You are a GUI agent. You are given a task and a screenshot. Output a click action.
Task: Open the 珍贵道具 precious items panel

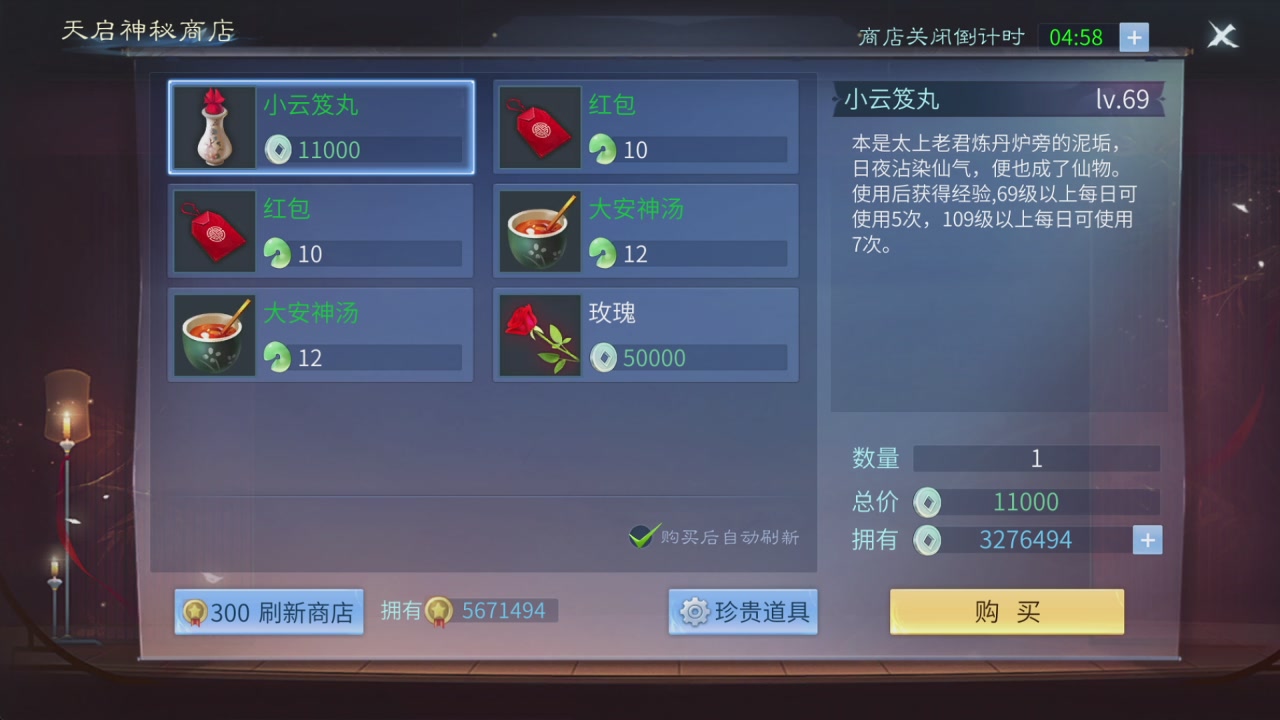pos(742,613)
